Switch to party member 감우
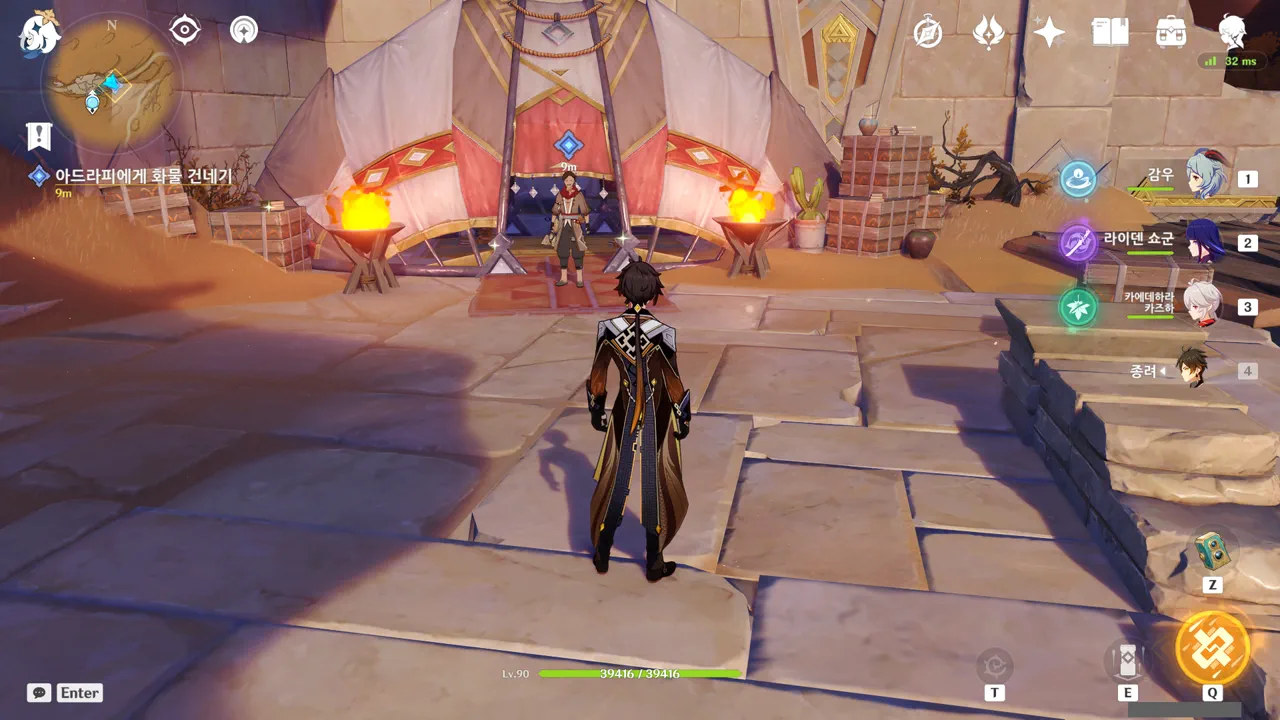Viewport: 1280px width, 720px height. (x=1203, y=176)
